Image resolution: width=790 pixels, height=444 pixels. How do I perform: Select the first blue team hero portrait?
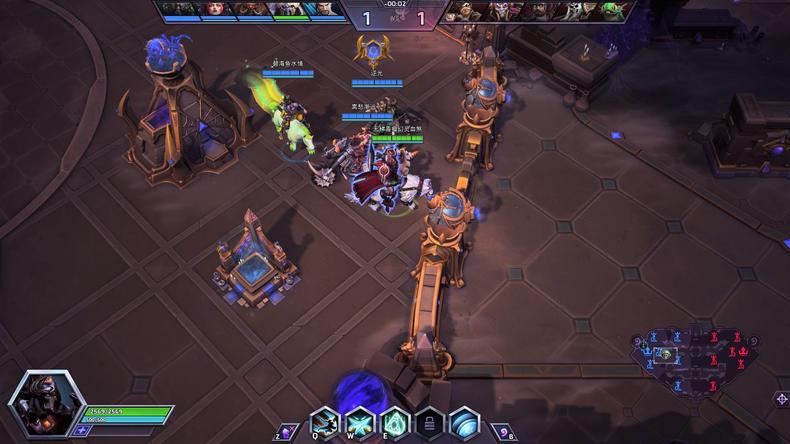point(177,9)
